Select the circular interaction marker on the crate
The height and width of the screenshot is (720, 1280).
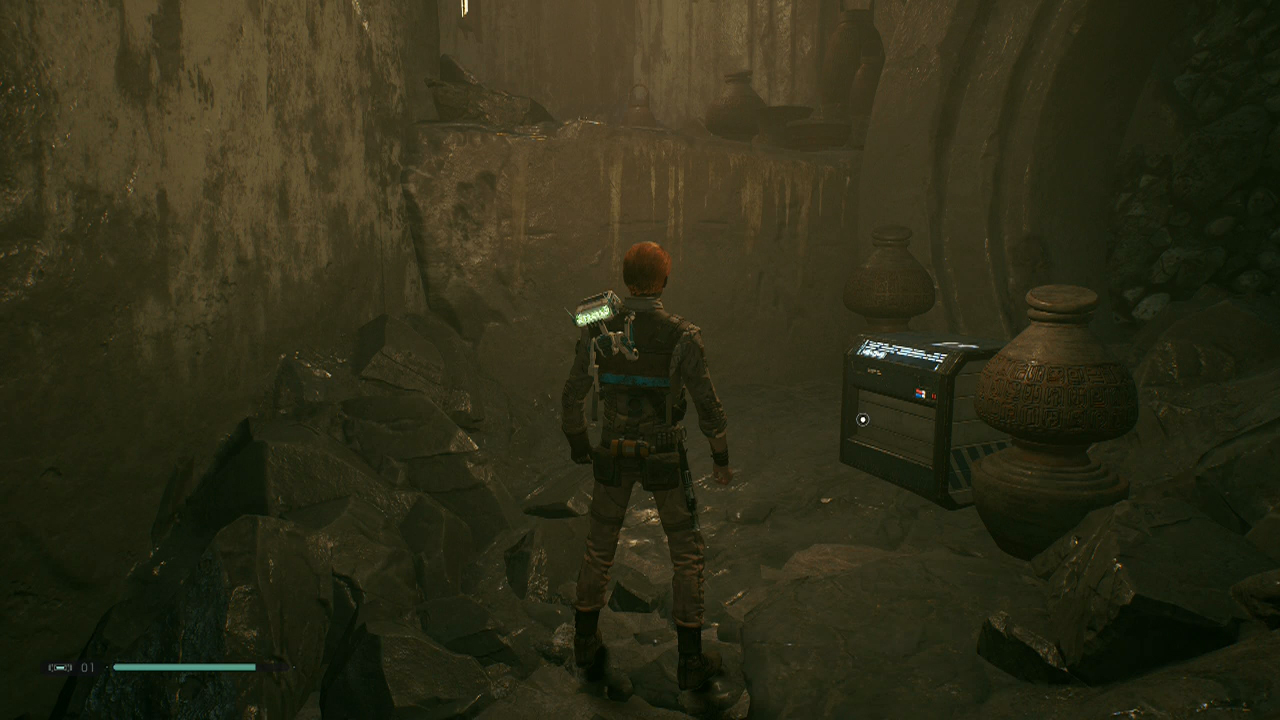click(863, 420)
